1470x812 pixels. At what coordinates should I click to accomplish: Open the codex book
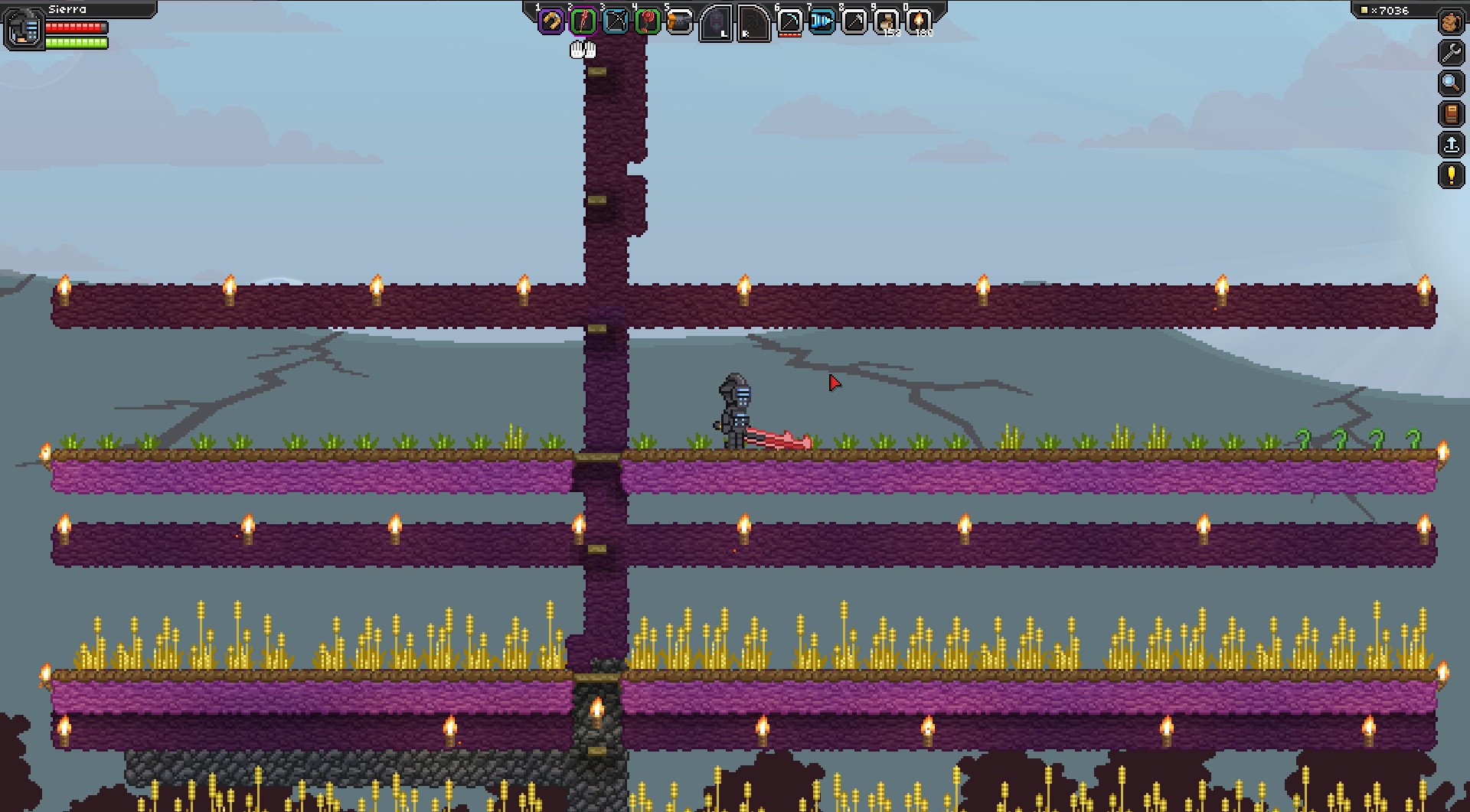1451,114
